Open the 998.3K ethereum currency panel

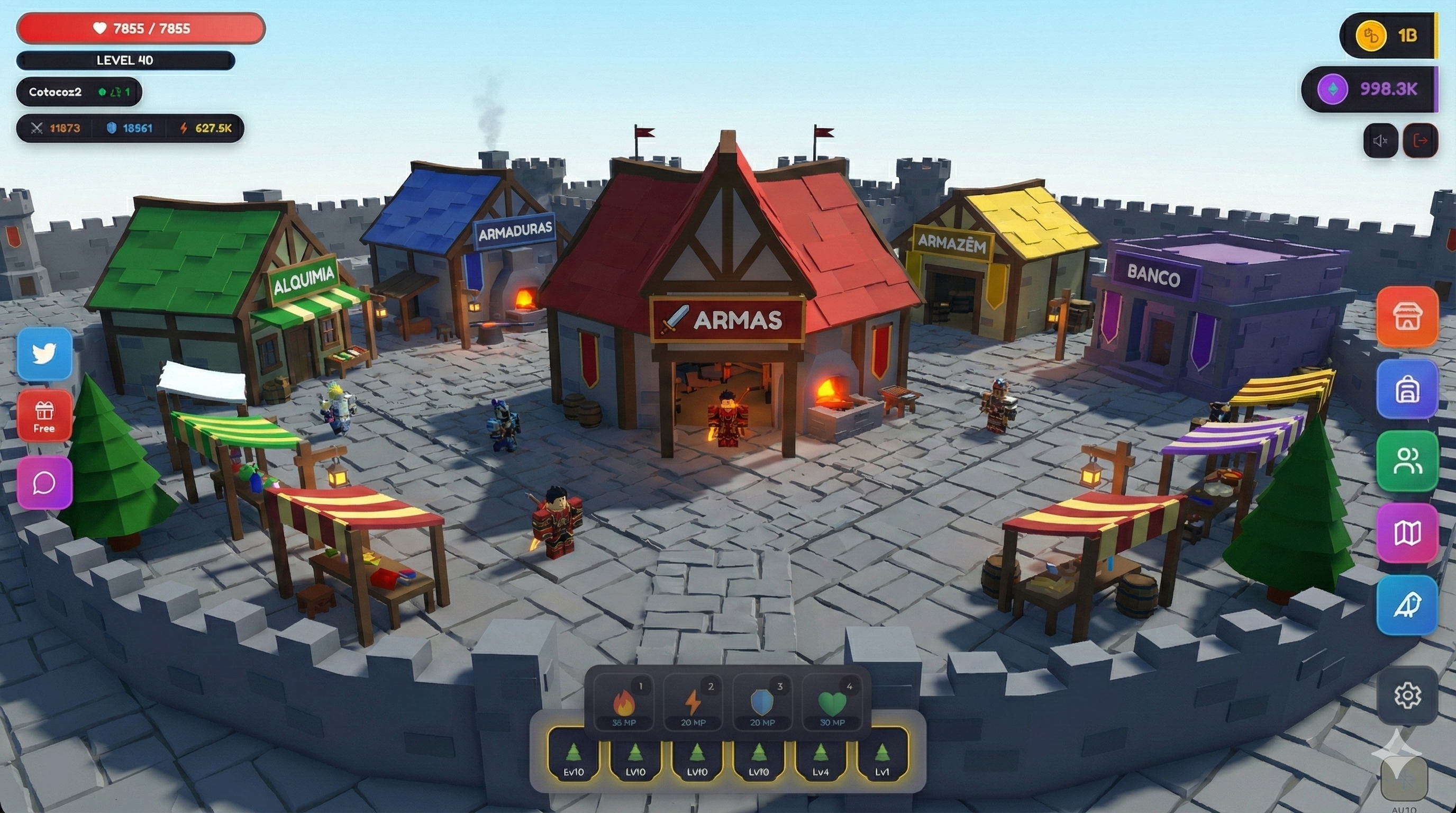pos(1368,89)
